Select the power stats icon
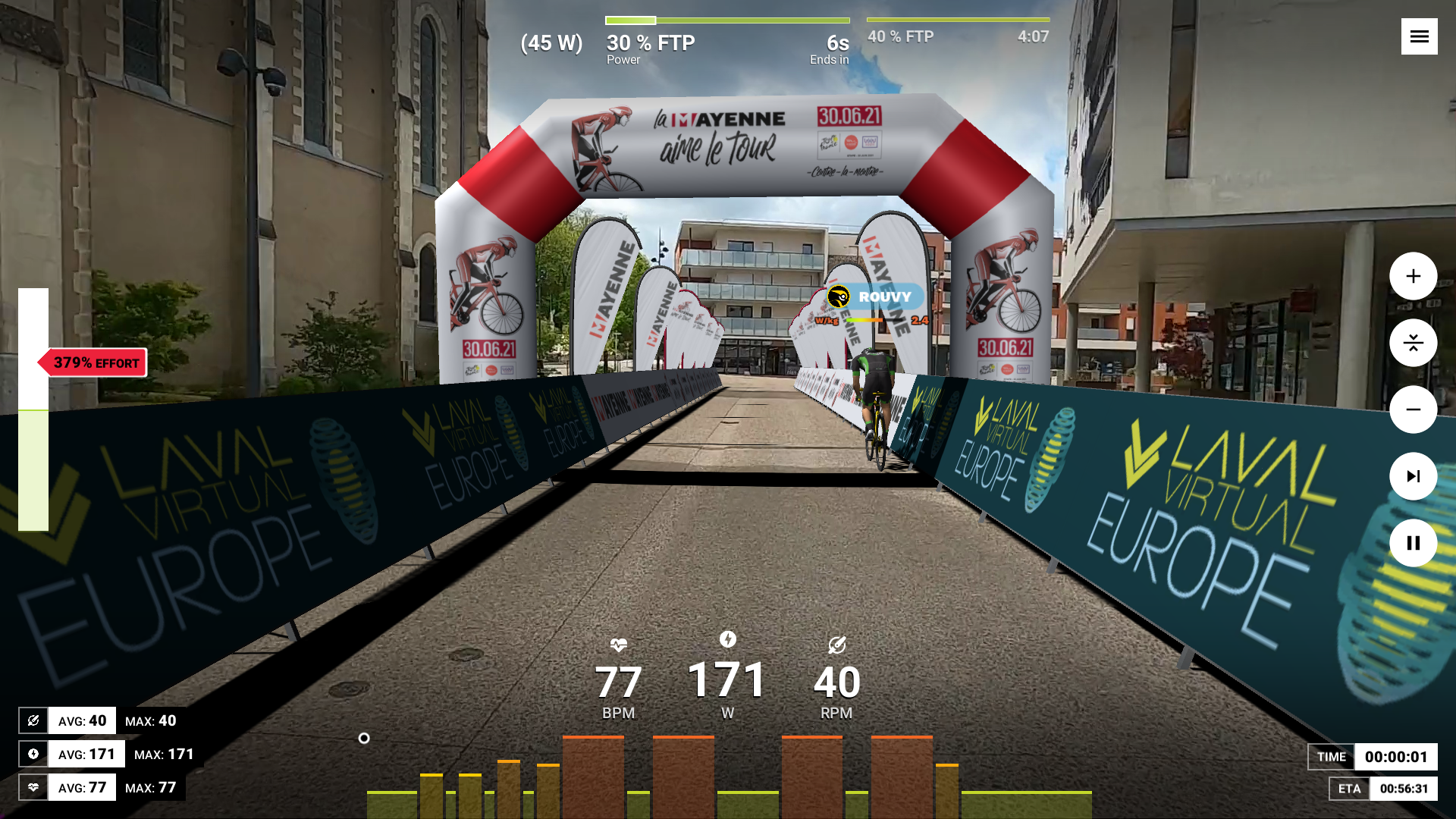This screenshot has width=1456, height=819. click(x=33, y=754)
